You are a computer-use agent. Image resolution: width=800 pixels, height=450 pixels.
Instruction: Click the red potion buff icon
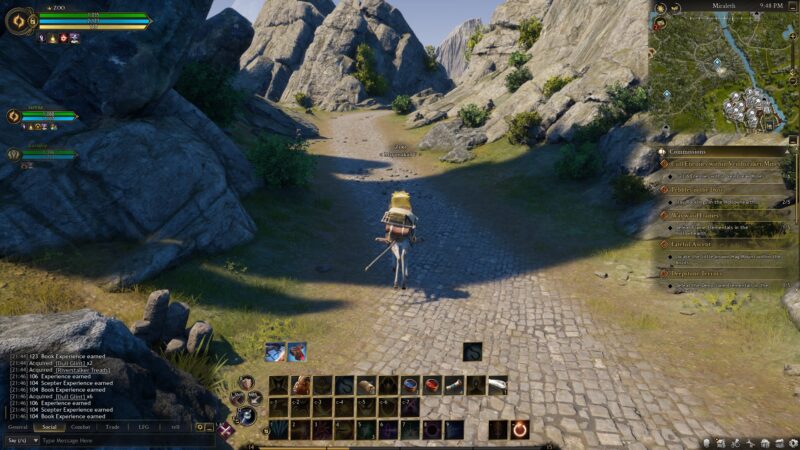pyautogui.click(x=296, y=351)
